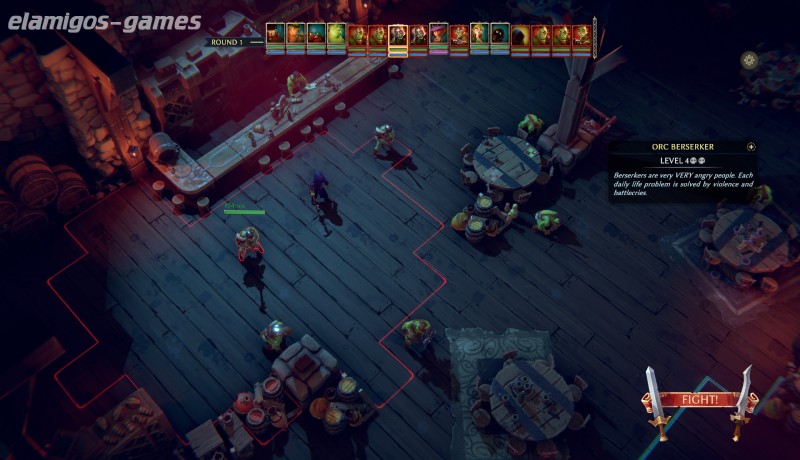Viewport: 800px width, 460px height.
Task: Start the battle with the FIGHT! button
Action: click(699, 400)
